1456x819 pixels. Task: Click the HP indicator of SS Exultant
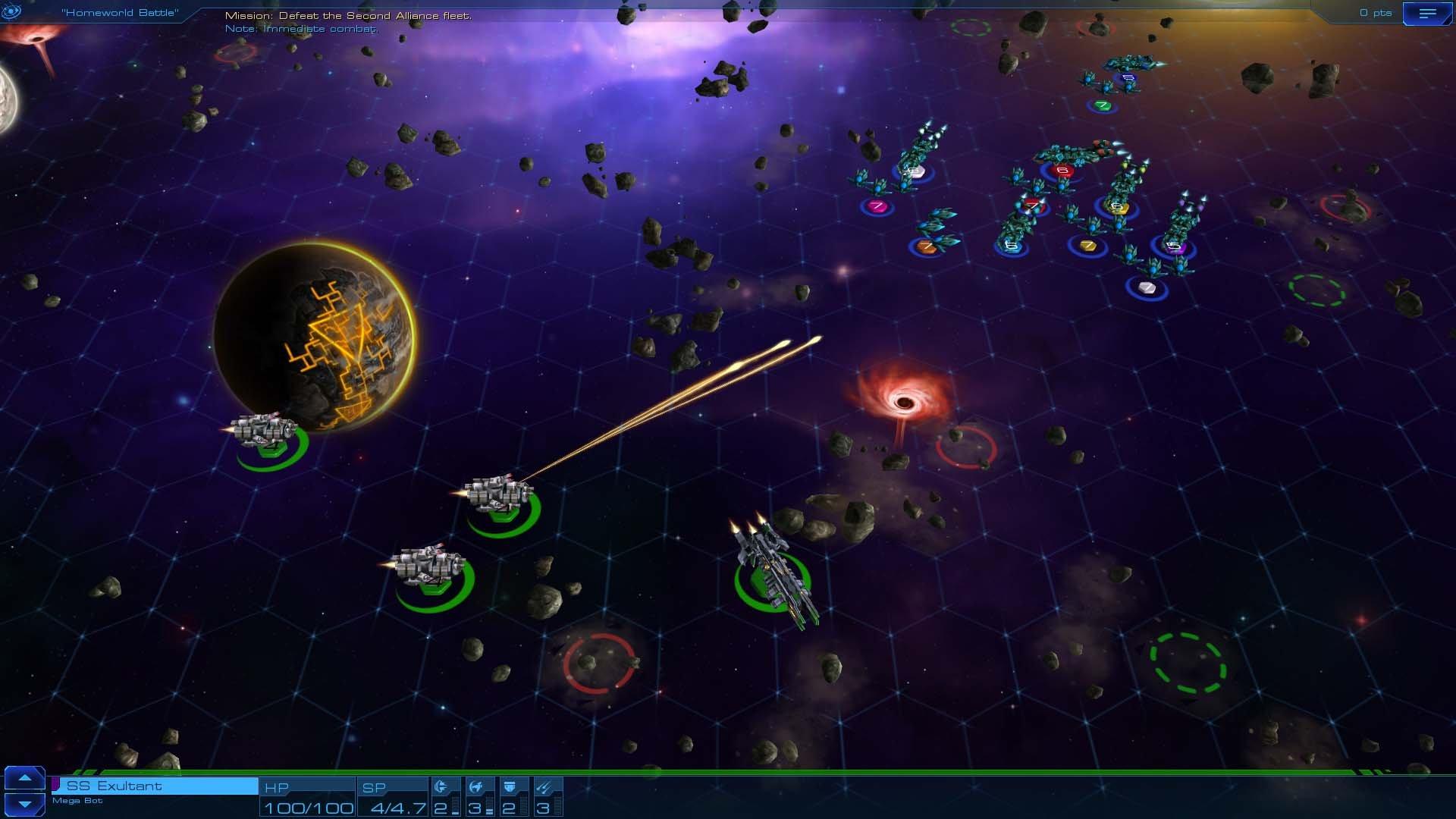click(x=306, y=796)
